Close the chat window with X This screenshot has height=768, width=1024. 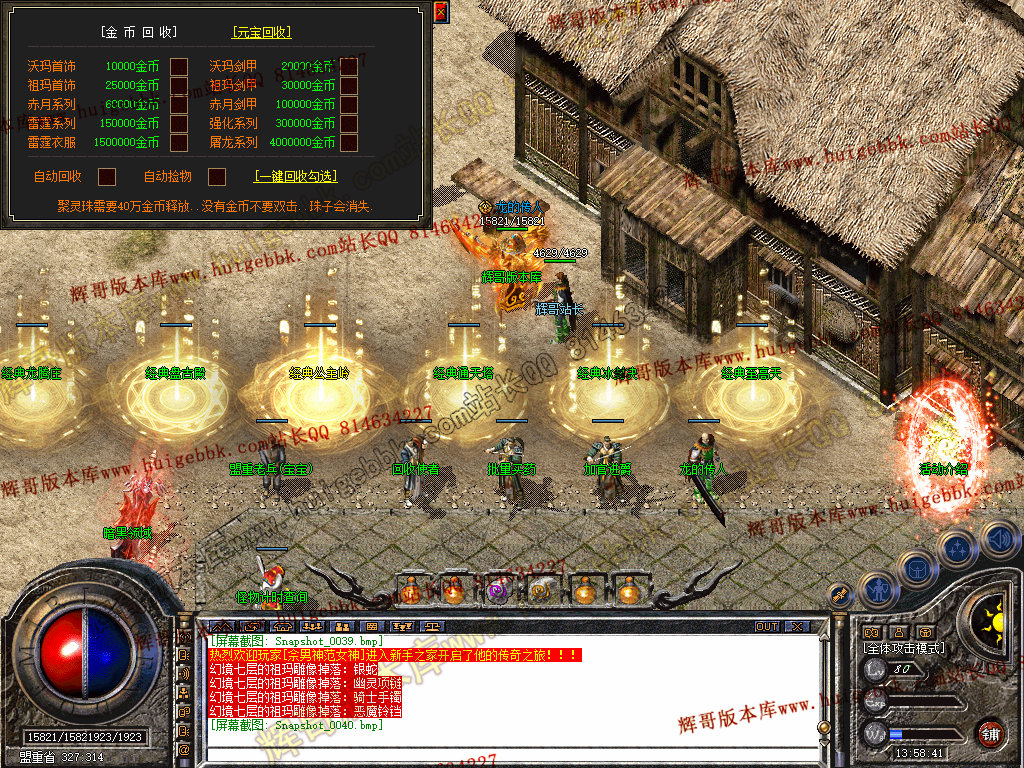point(796,627)
